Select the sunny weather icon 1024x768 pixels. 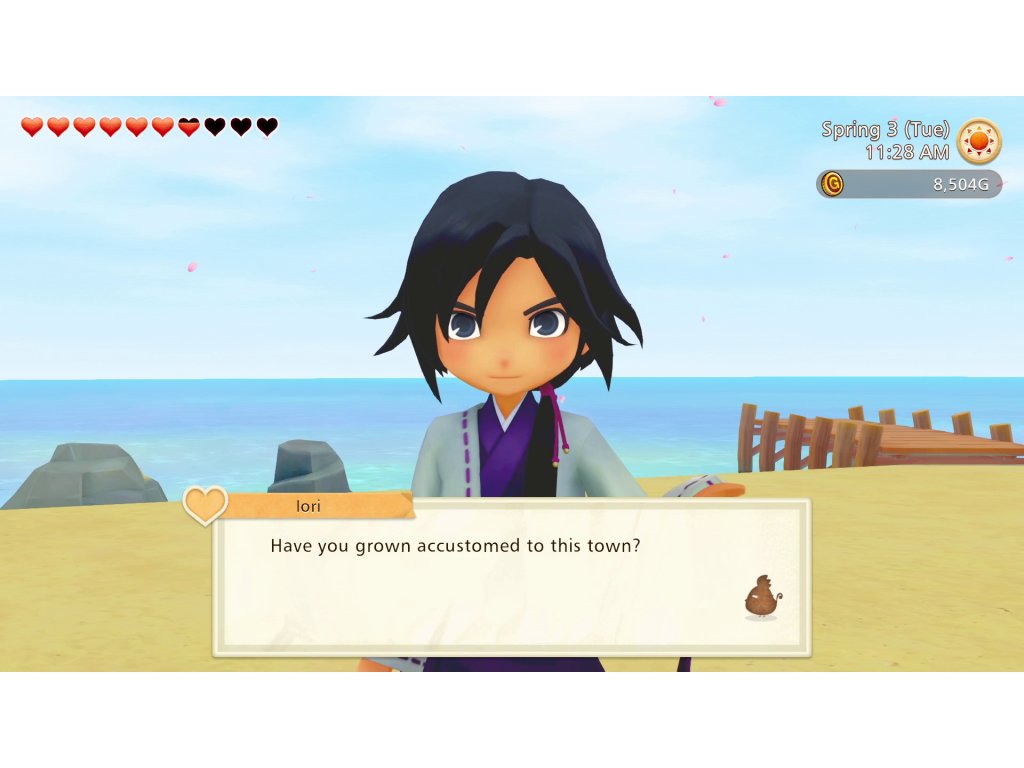click(x=978, y=142)
